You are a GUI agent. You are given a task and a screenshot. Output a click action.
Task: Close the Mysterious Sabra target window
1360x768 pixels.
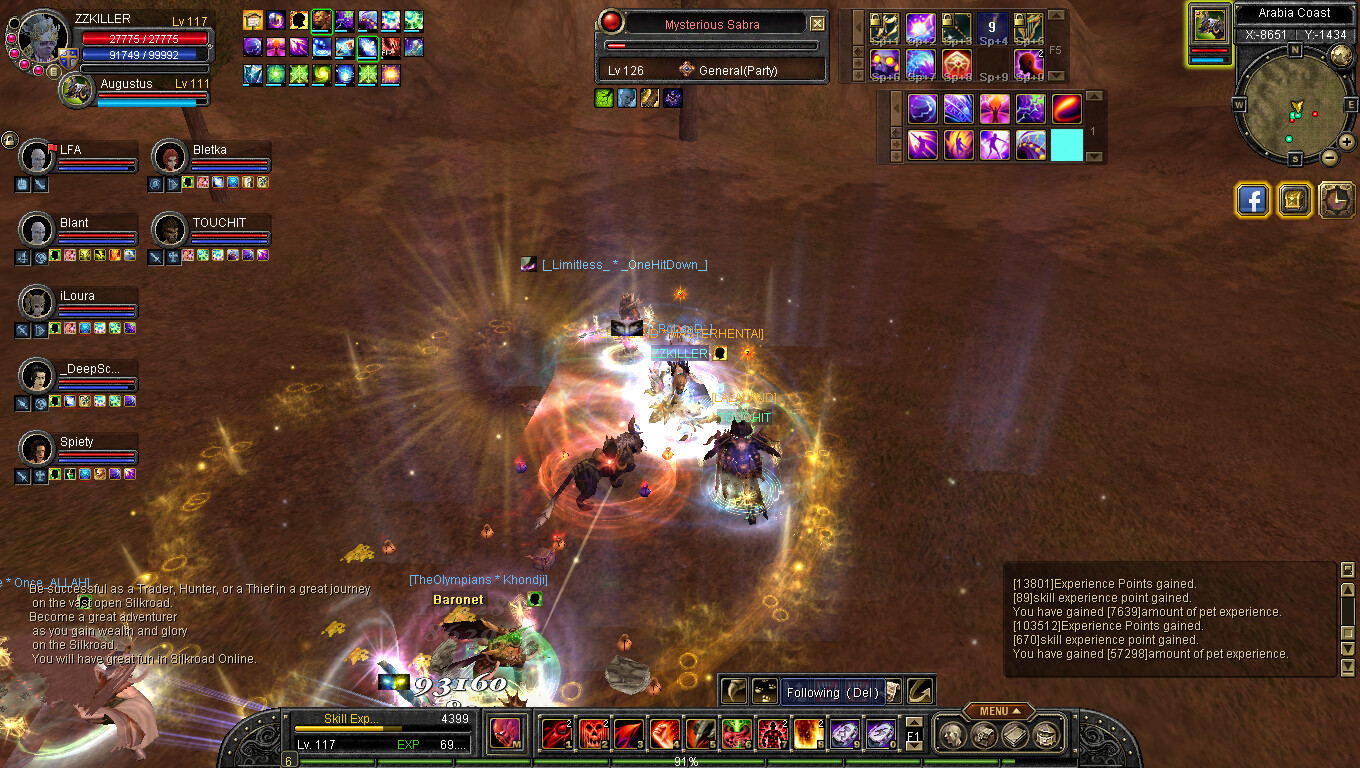pos(817,23)
